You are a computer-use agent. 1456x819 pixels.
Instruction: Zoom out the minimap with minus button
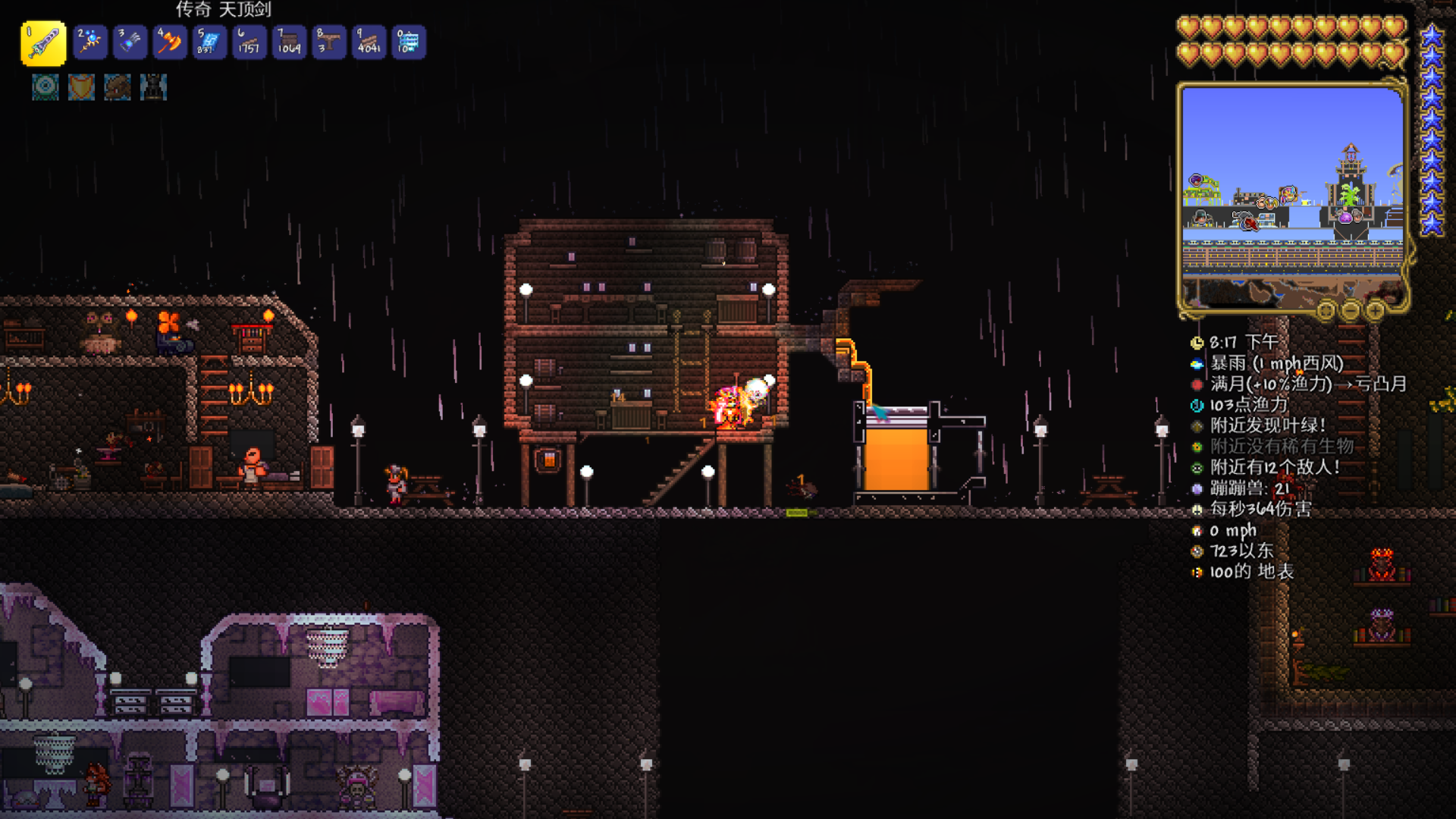pos(1351,310)
